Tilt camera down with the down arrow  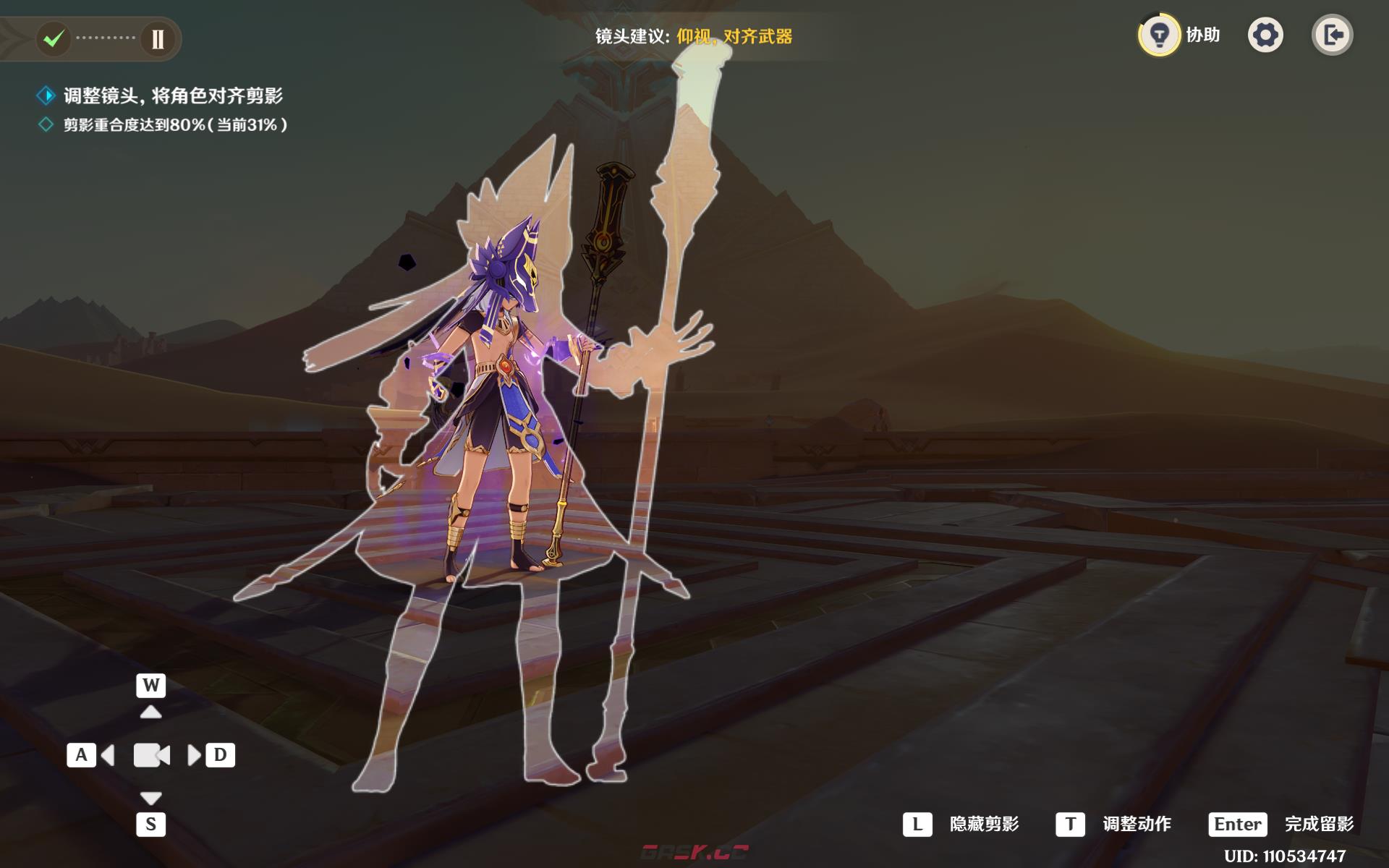tap(150, 798)
